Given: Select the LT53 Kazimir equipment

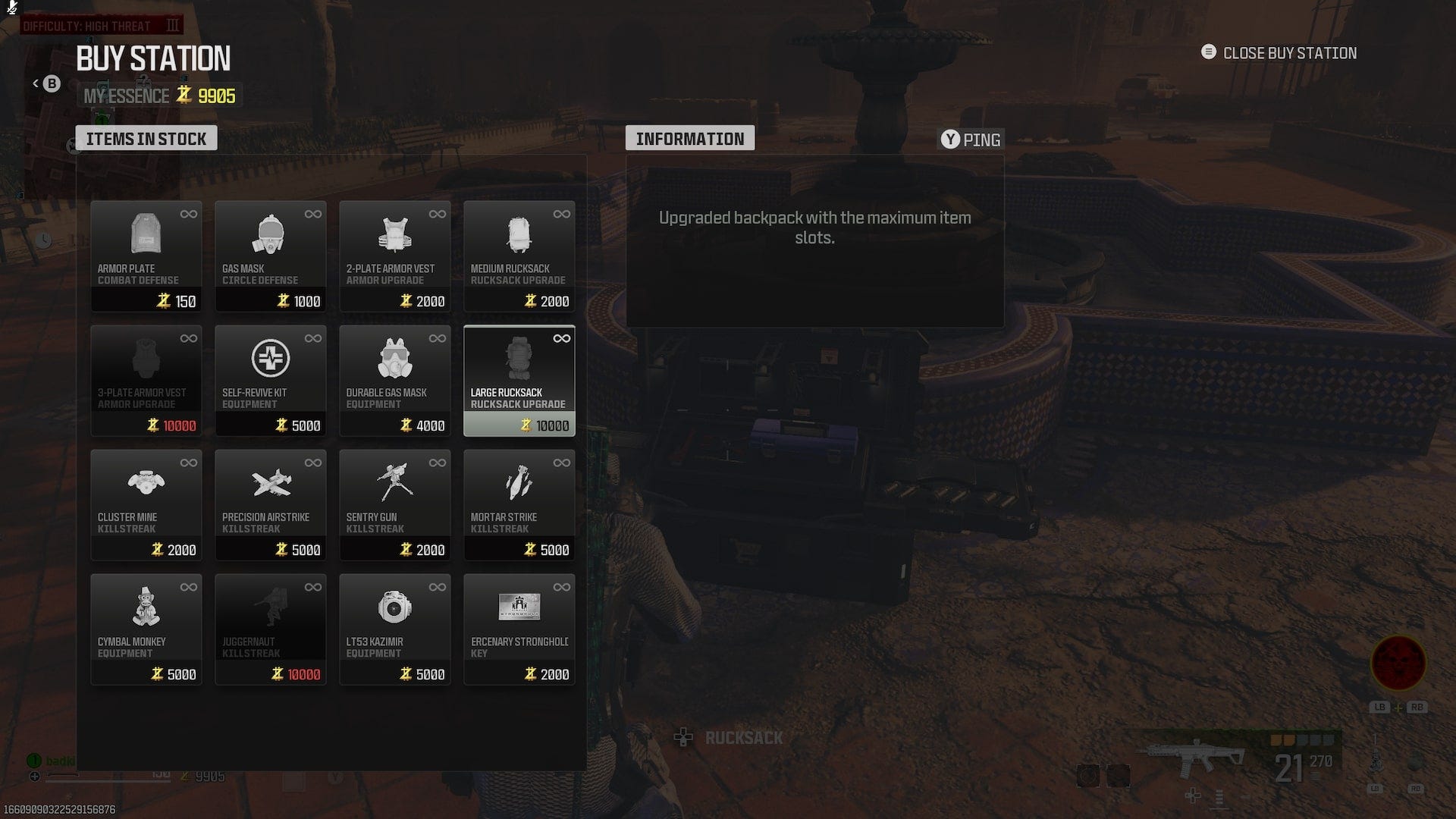Looking at the screenshot, I should pos(394,628).
